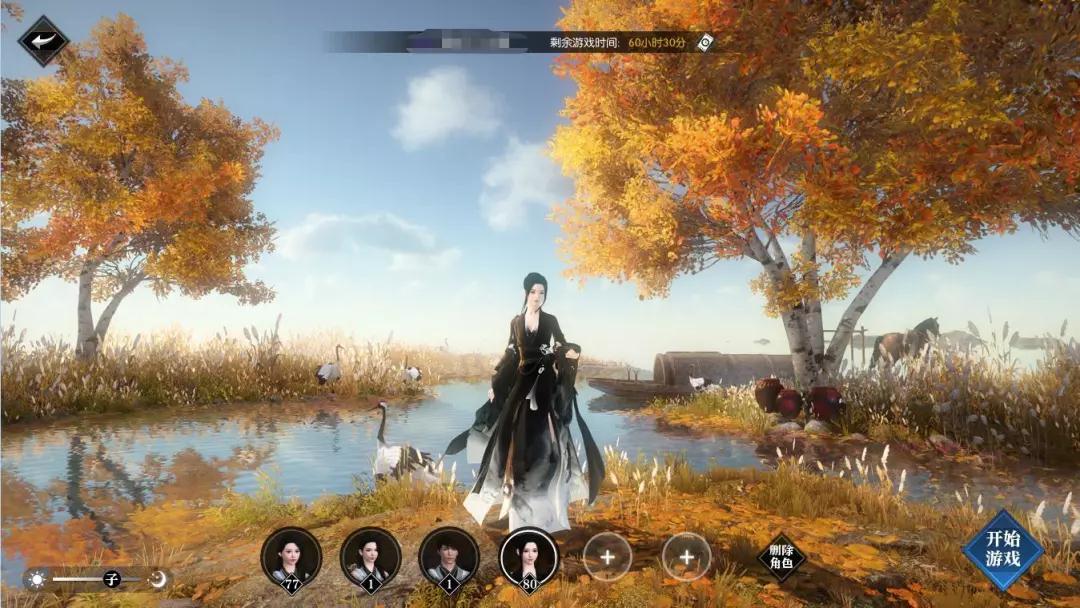Open the game time card icon
Image resolution: width=1080 pixels, height=608 pixels.
point(705,42)
